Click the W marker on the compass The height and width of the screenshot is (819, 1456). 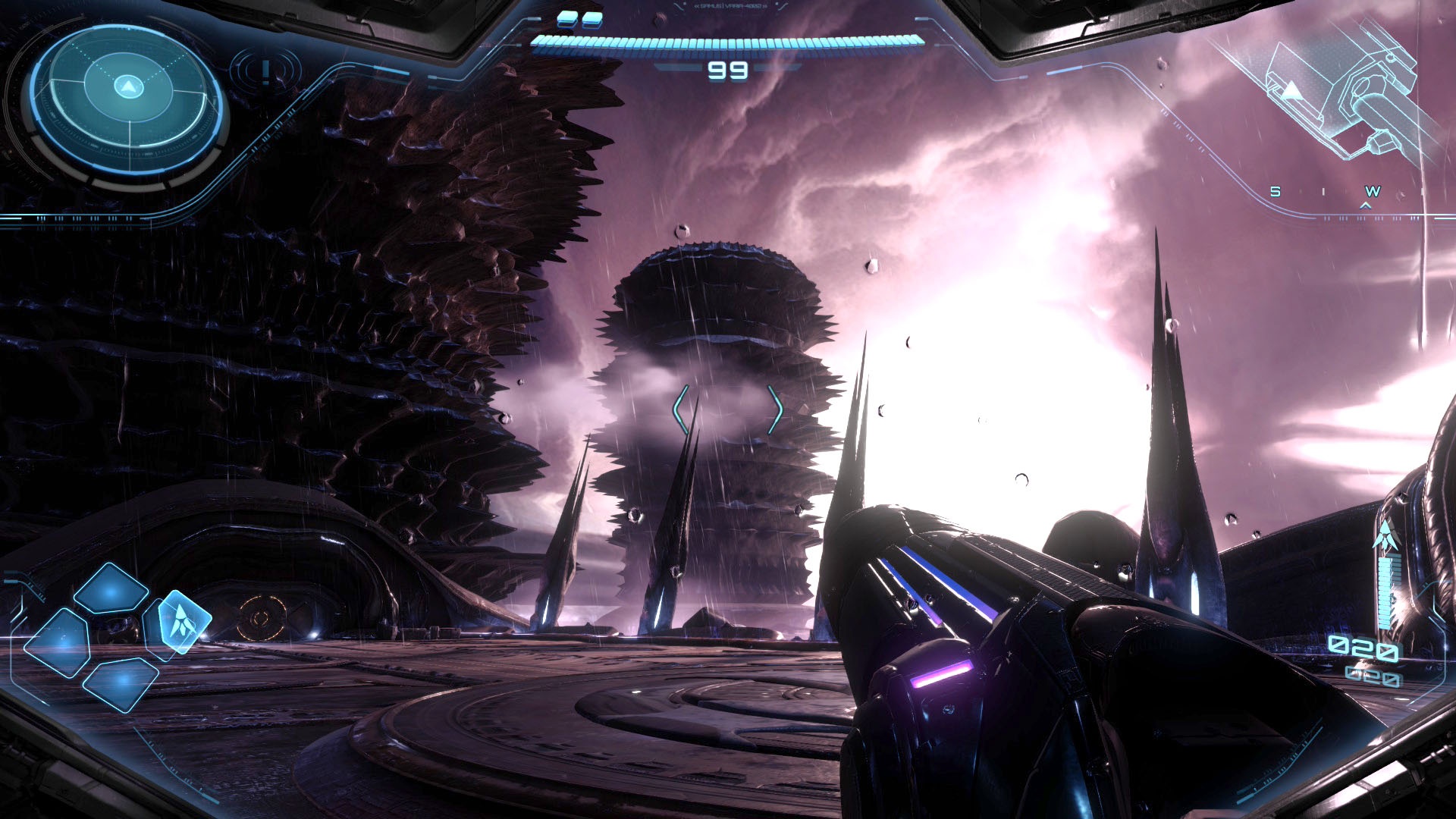[x=1373, y=192]
